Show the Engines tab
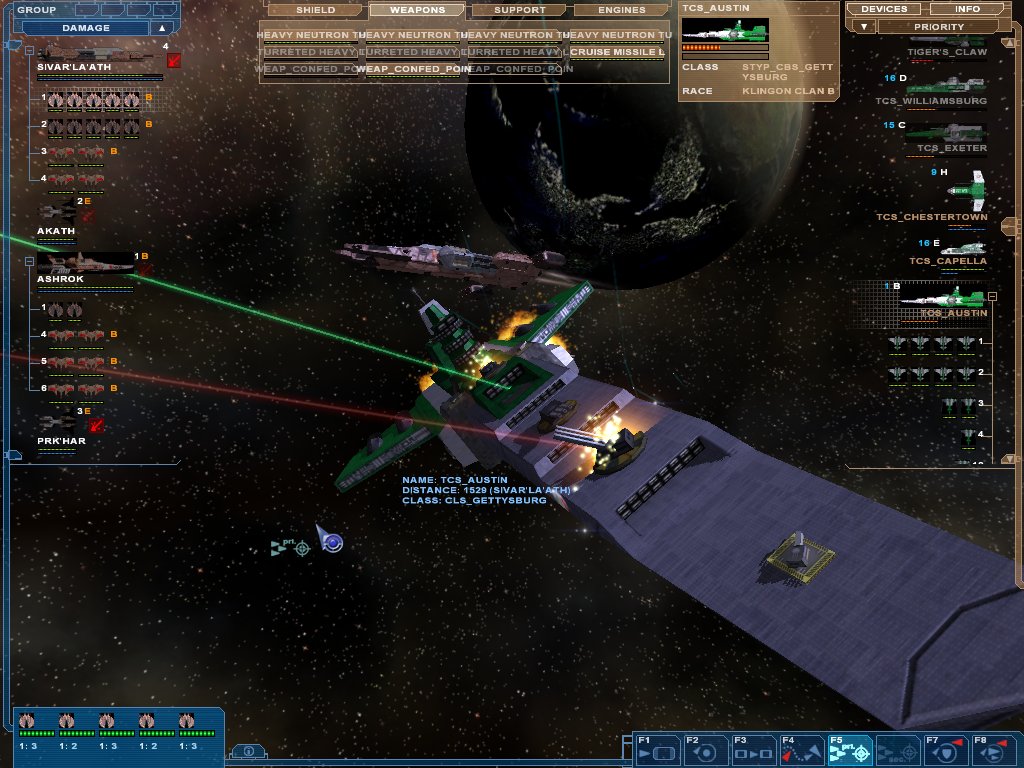 (620, 10)
